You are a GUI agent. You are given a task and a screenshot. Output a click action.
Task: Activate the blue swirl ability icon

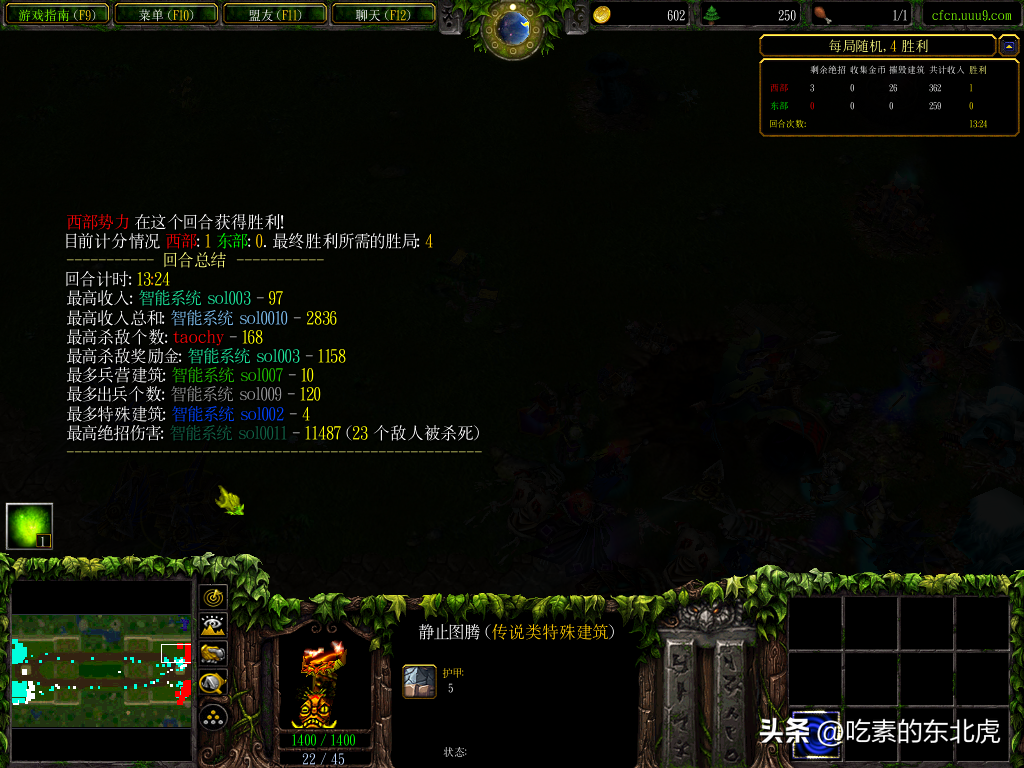click(816, 735)
